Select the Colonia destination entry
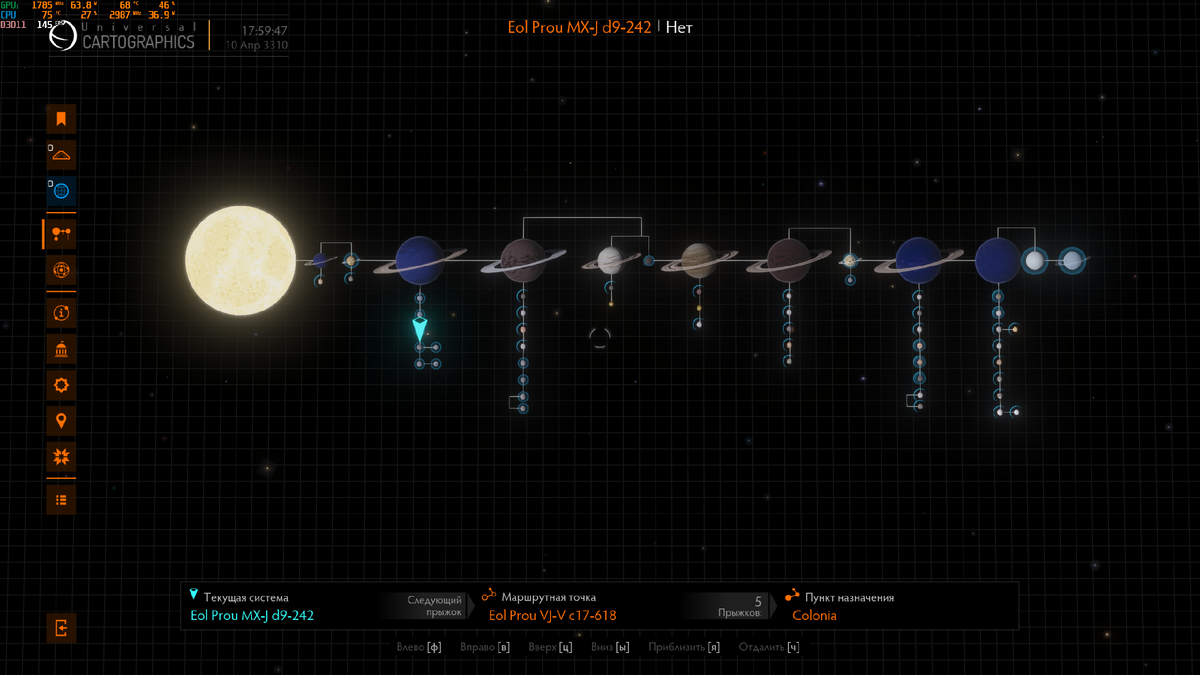Viewport: 1200px width, 675px height. click(814, 615)
